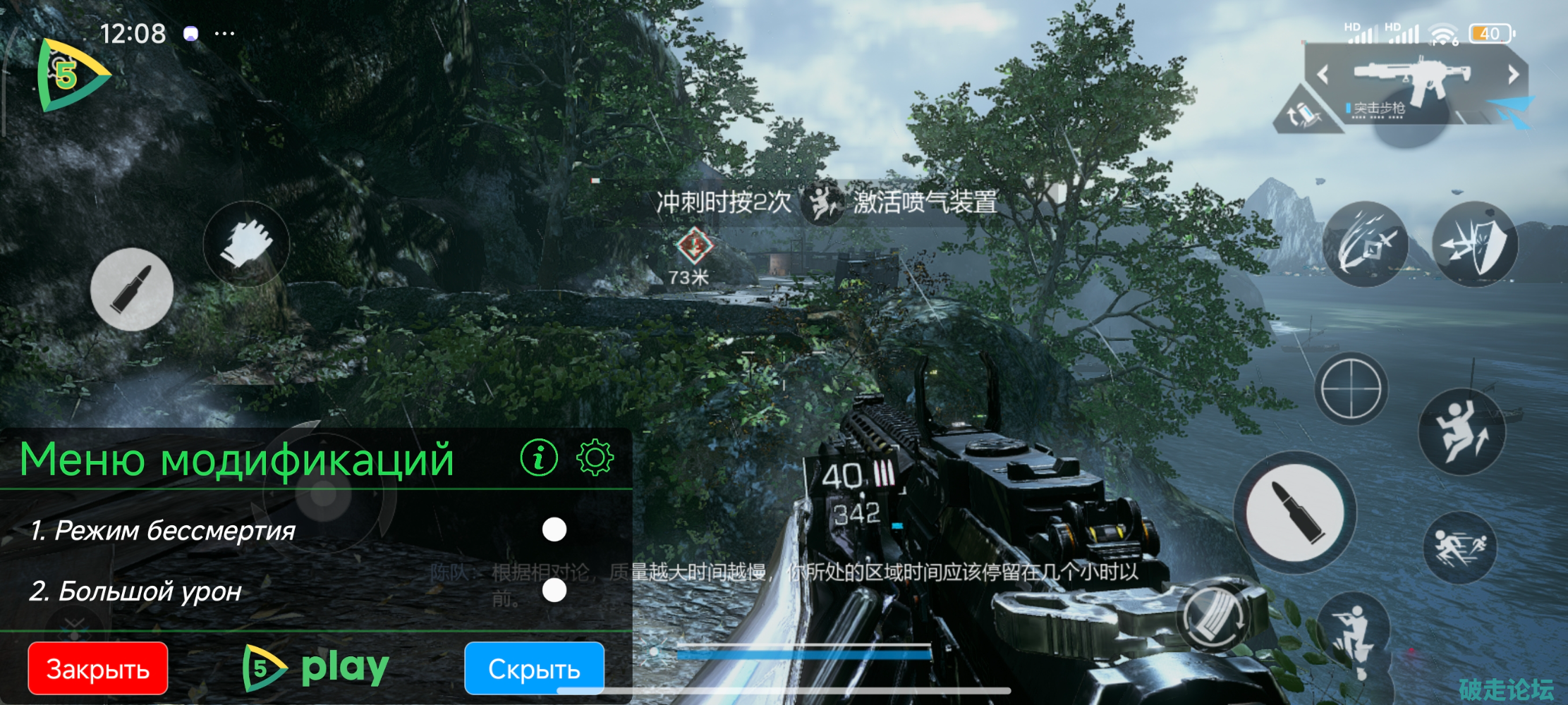1568x705 pixels.
Task: Toggle the Режим бессмертия switch
Action: [x=554, y=529]
